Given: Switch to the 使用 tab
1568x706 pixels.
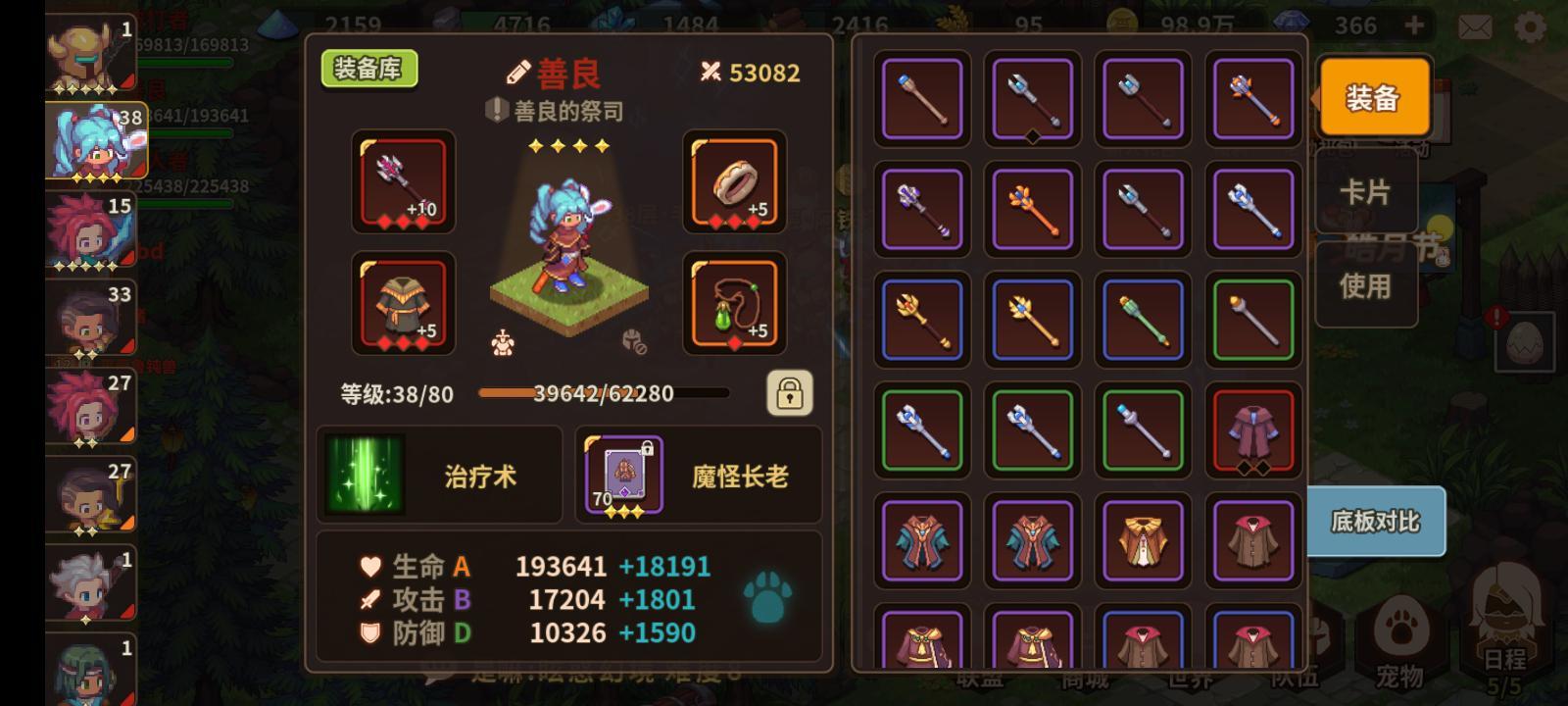Looking at the screenshot, I should (x=1366, y=287).
